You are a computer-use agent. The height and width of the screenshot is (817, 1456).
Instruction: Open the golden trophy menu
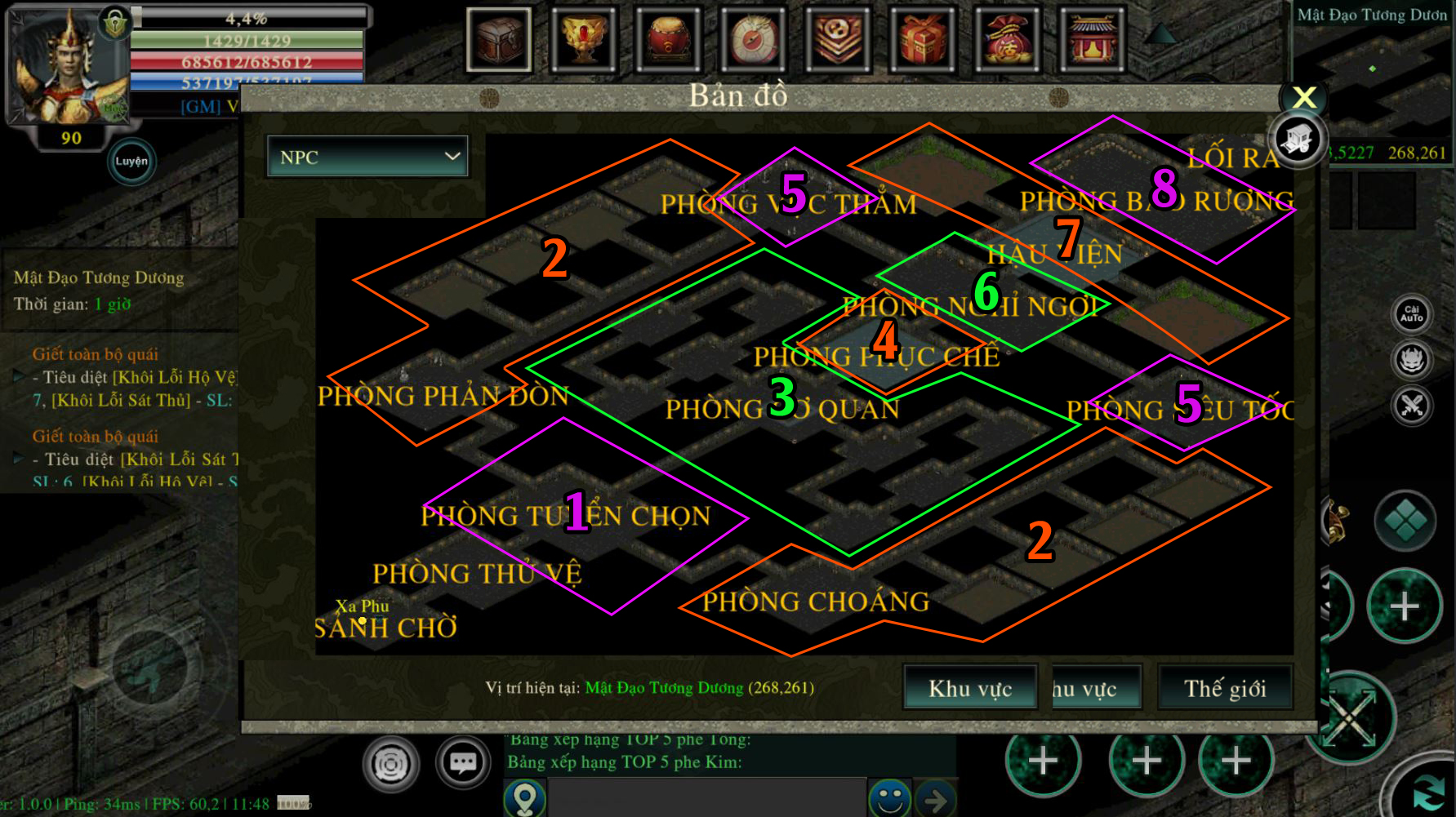583,39
